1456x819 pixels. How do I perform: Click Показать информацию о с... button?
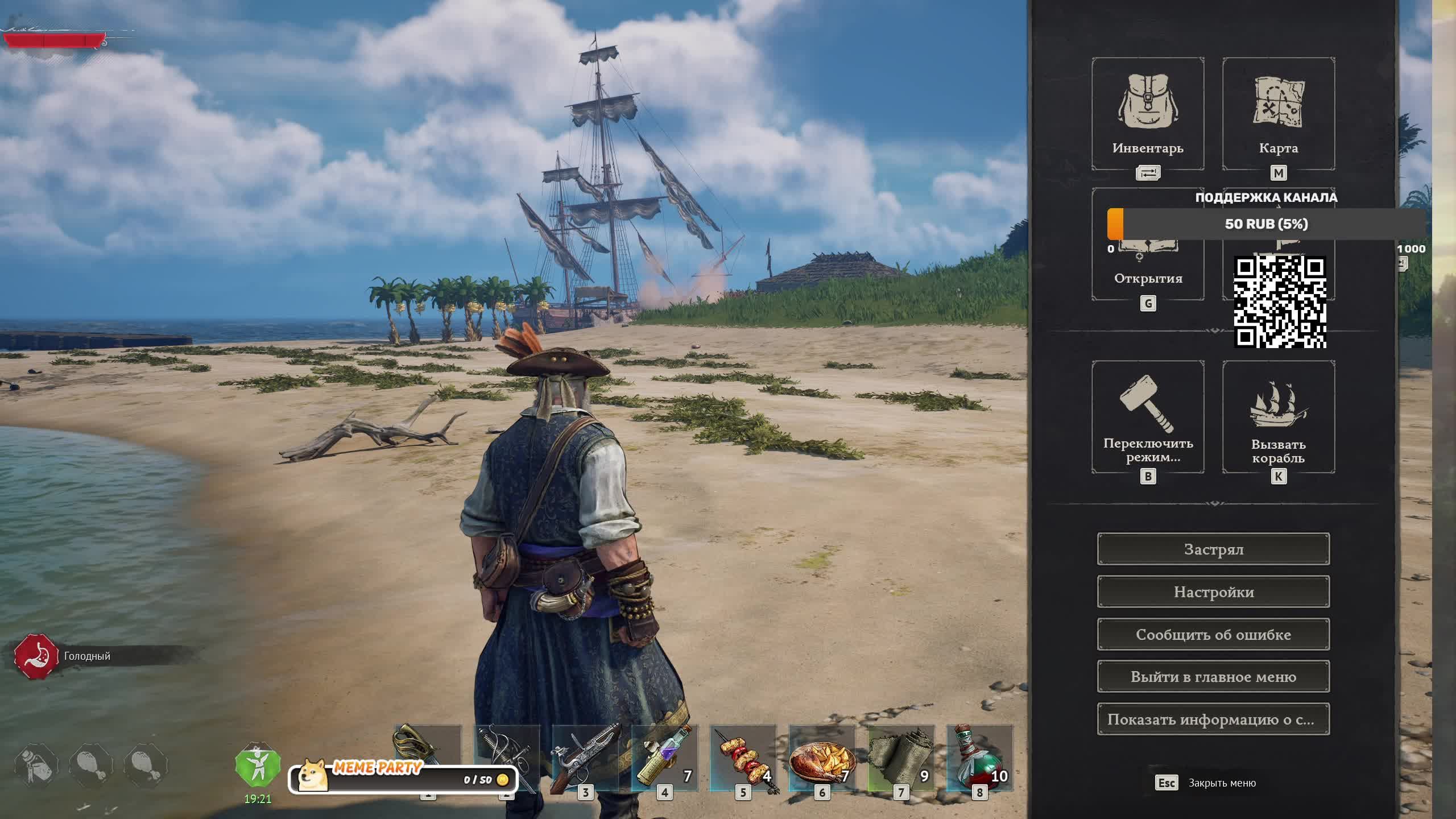click(1213, 719)
